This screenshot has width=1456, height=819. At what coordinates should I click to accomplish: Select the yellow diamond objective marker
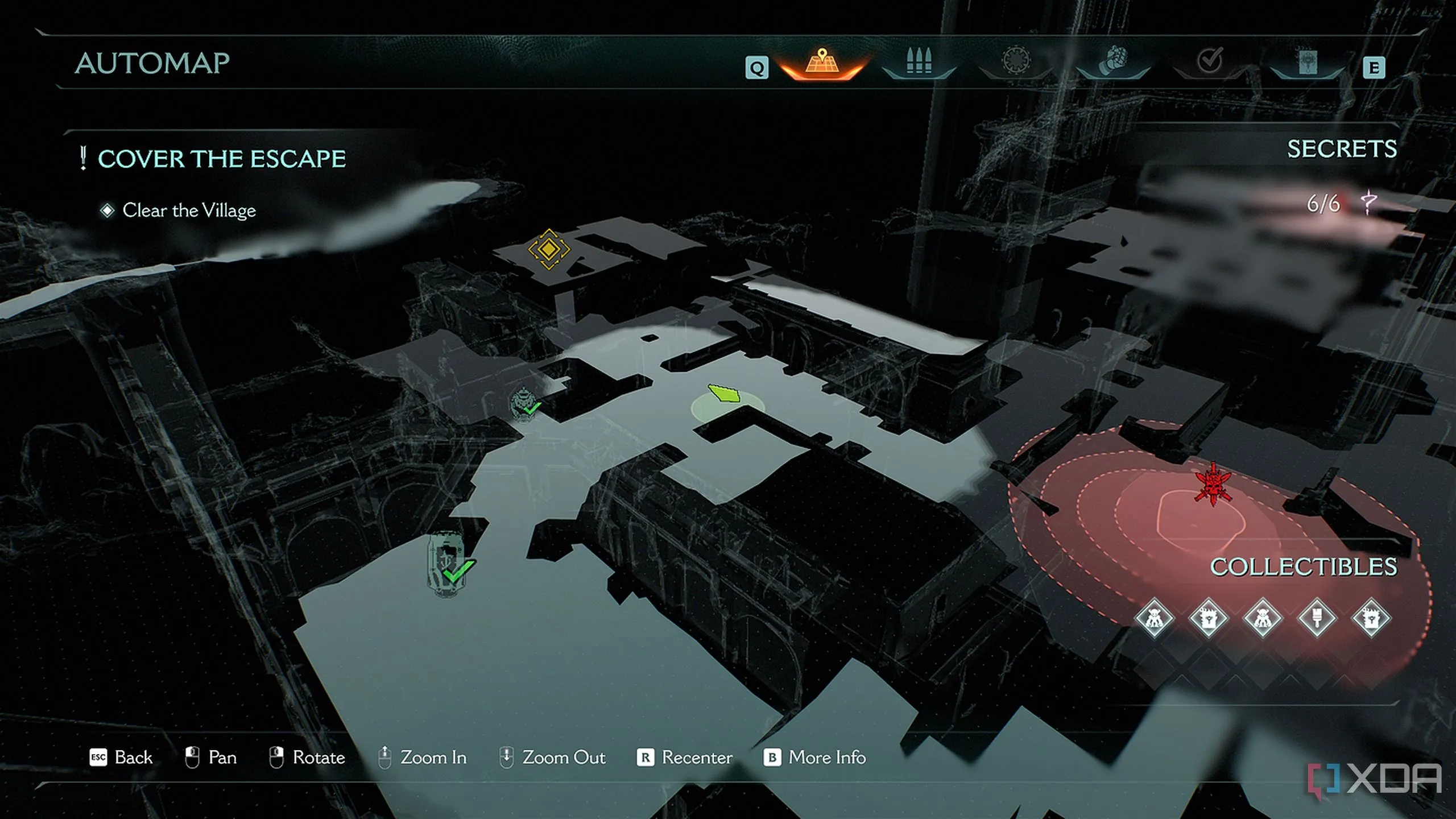548,249
